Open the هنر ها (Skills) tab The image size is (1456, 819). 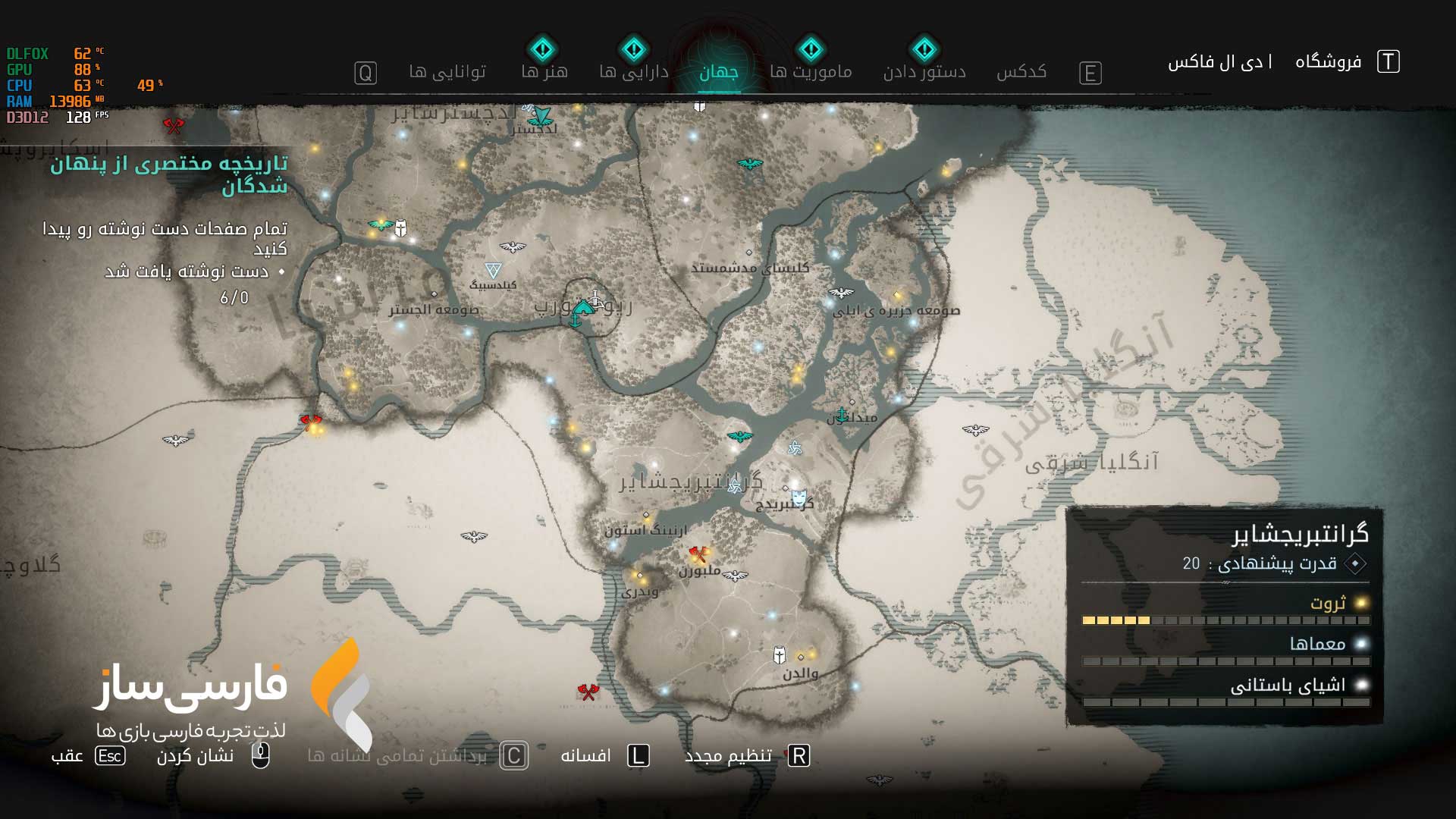tap(544, 72)
